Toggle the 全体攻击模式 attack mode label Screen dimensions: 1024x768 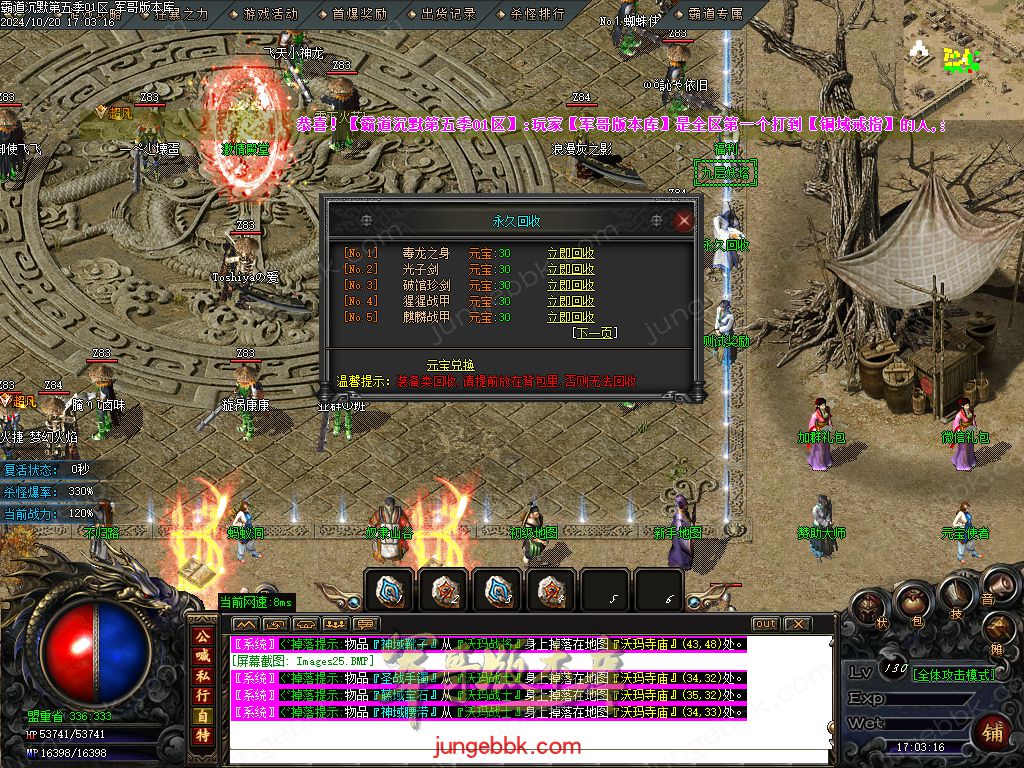point(954,675)
